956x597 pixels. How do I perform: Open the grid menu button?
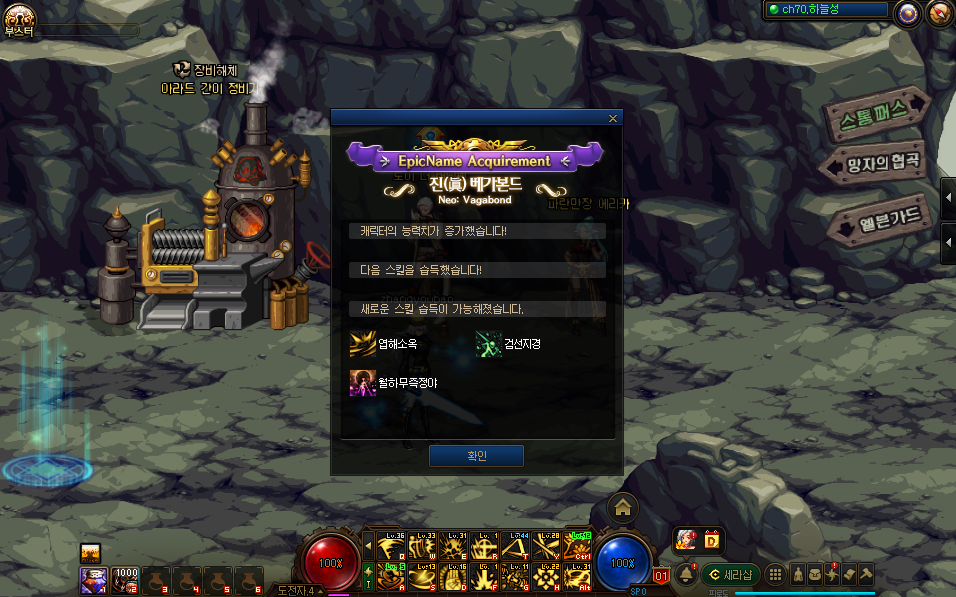pyautogui.click(x=775, y=575)
